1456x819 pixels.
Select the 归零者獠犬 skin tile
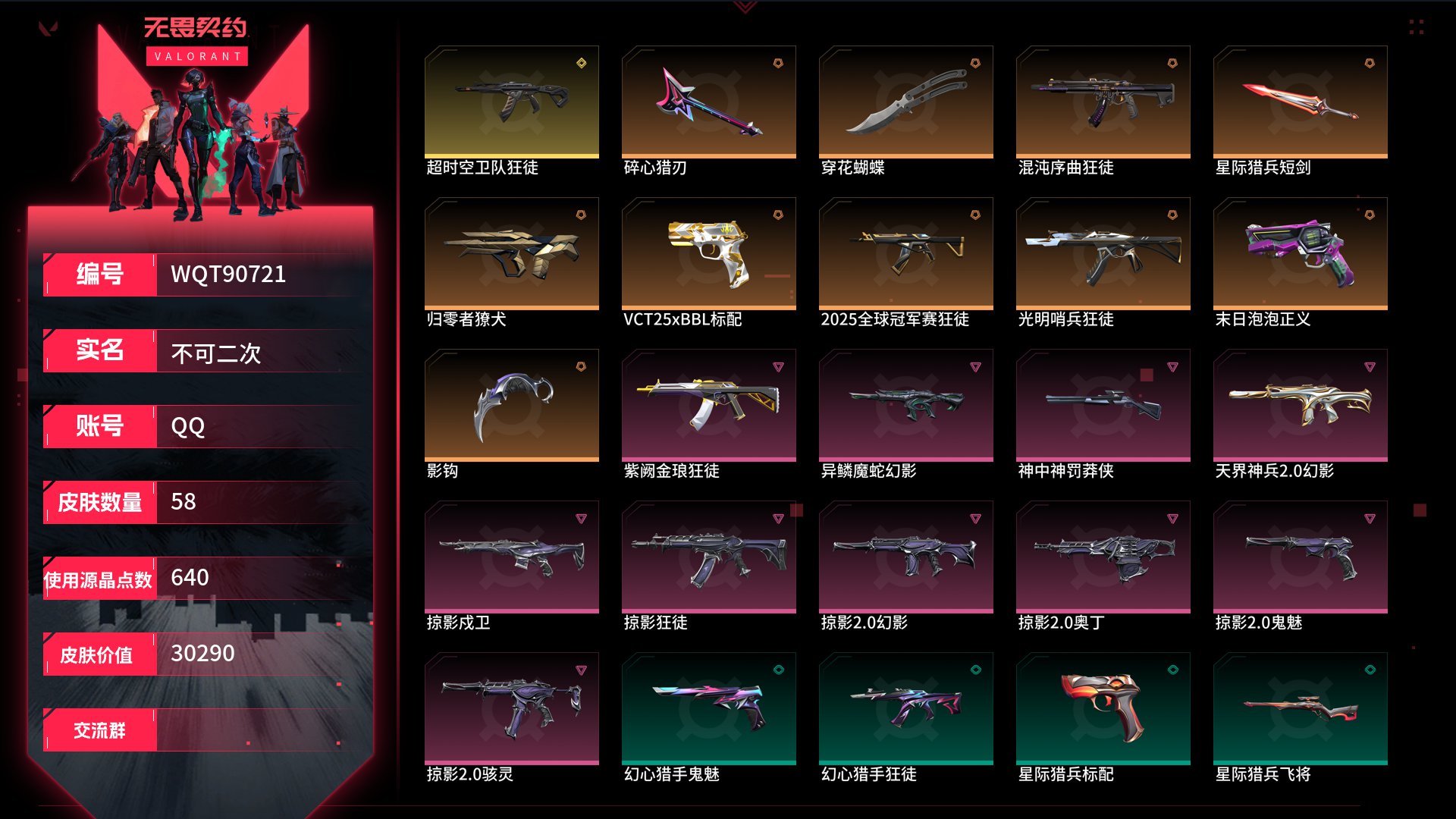(x=512, y=254)
